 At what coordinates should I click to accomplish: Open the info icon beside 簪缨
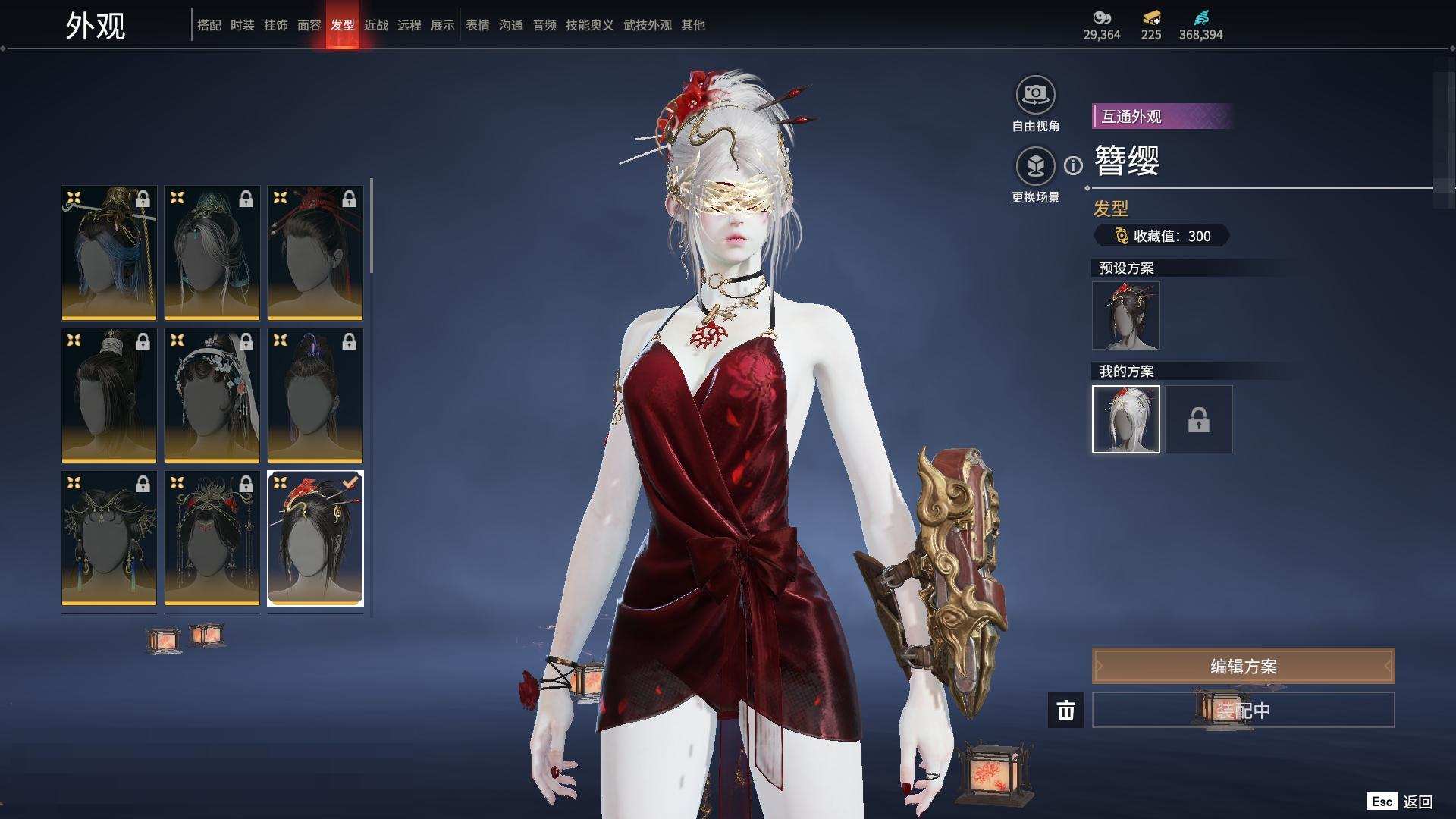(x=1073, y=165)
